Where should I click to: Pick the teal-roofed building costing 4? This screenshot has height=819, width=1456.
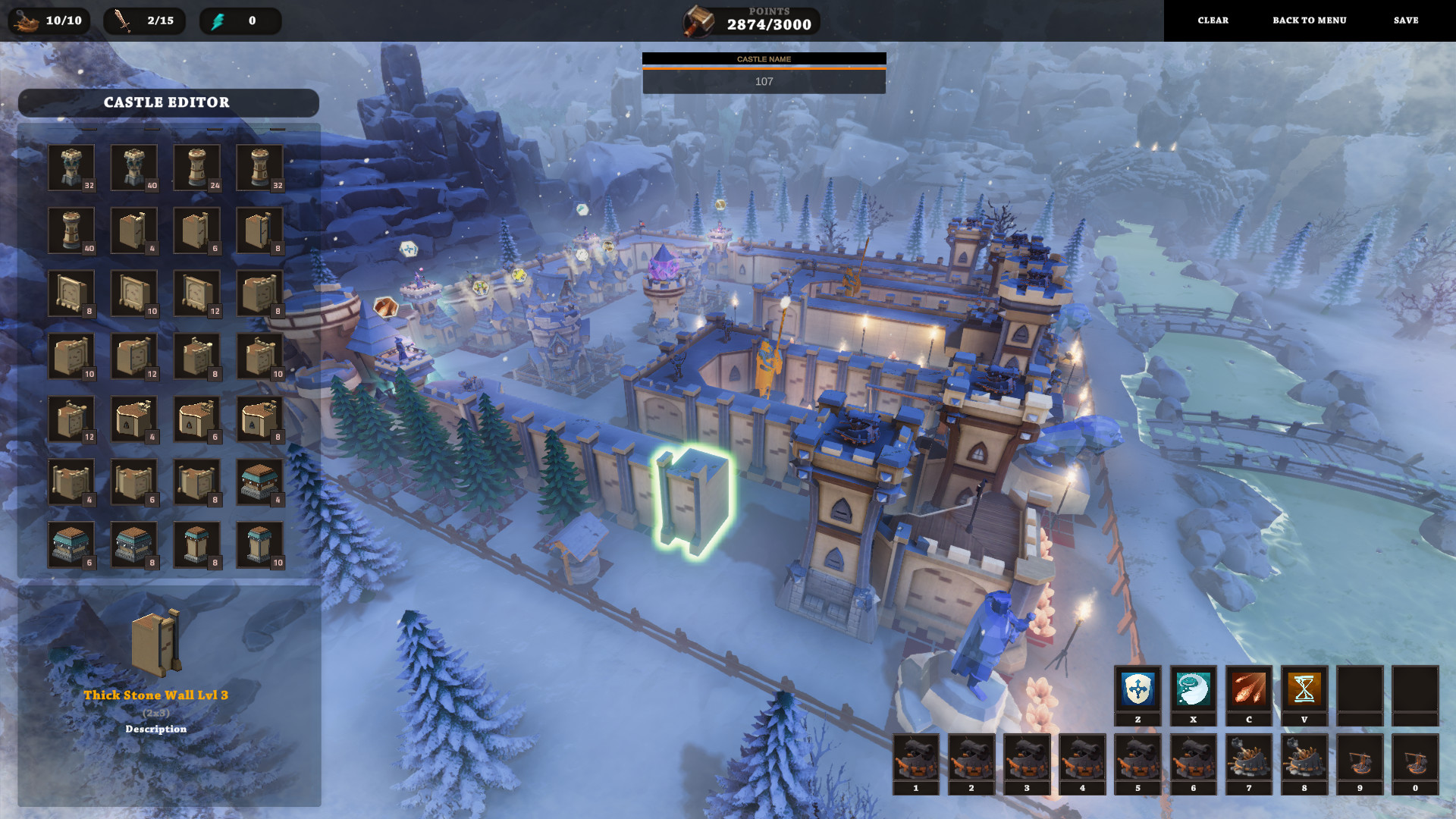pyautogui.click(x=260, y=482)
